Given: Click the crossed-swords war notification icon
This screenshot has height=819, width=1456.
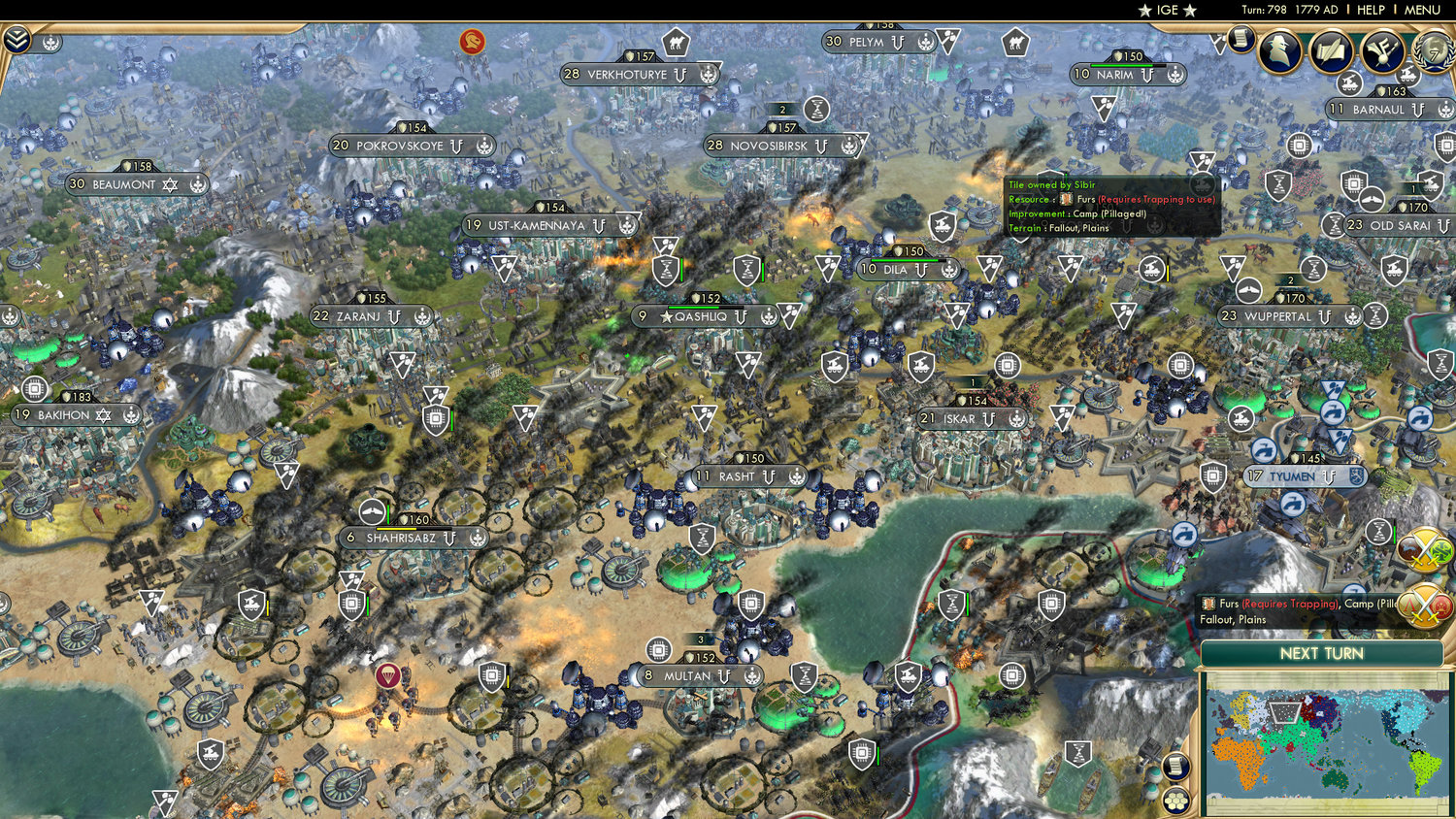Looking at the screenshot, I should [x=1423, y=549].
